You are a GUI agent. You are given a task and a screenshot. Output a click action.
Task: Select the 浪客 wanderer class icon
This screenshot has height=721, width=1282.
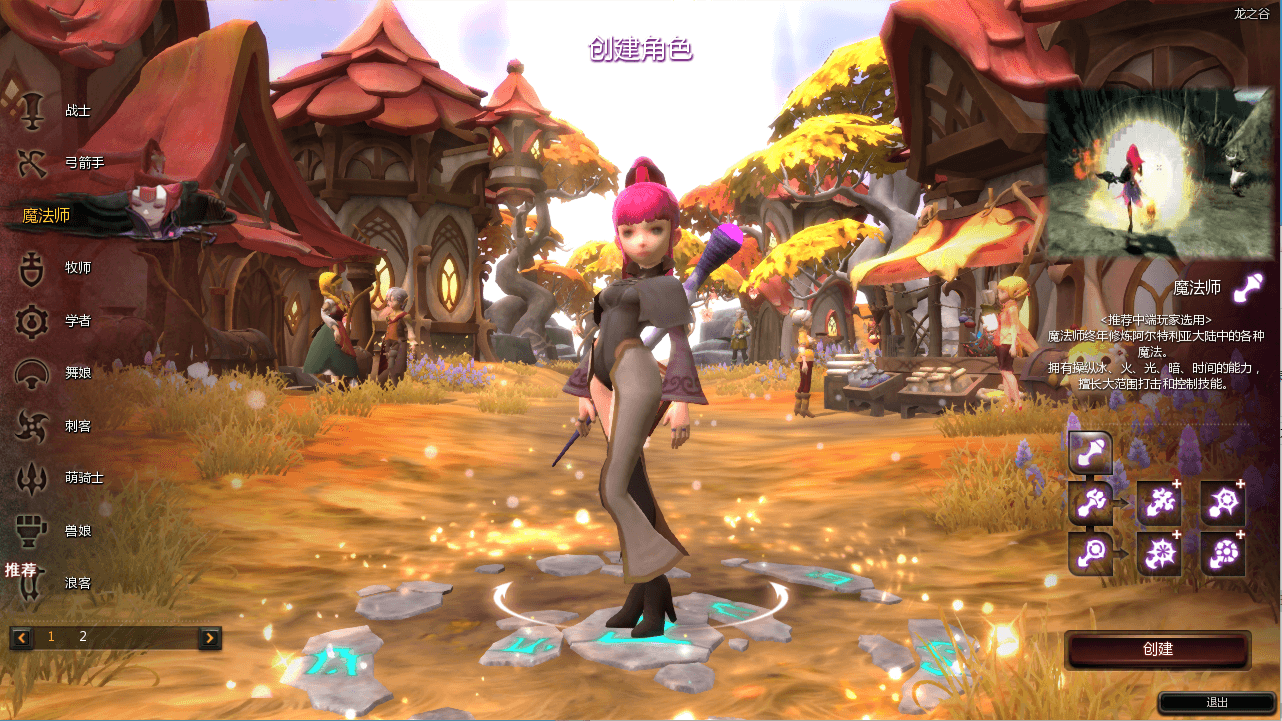(30, 583)
